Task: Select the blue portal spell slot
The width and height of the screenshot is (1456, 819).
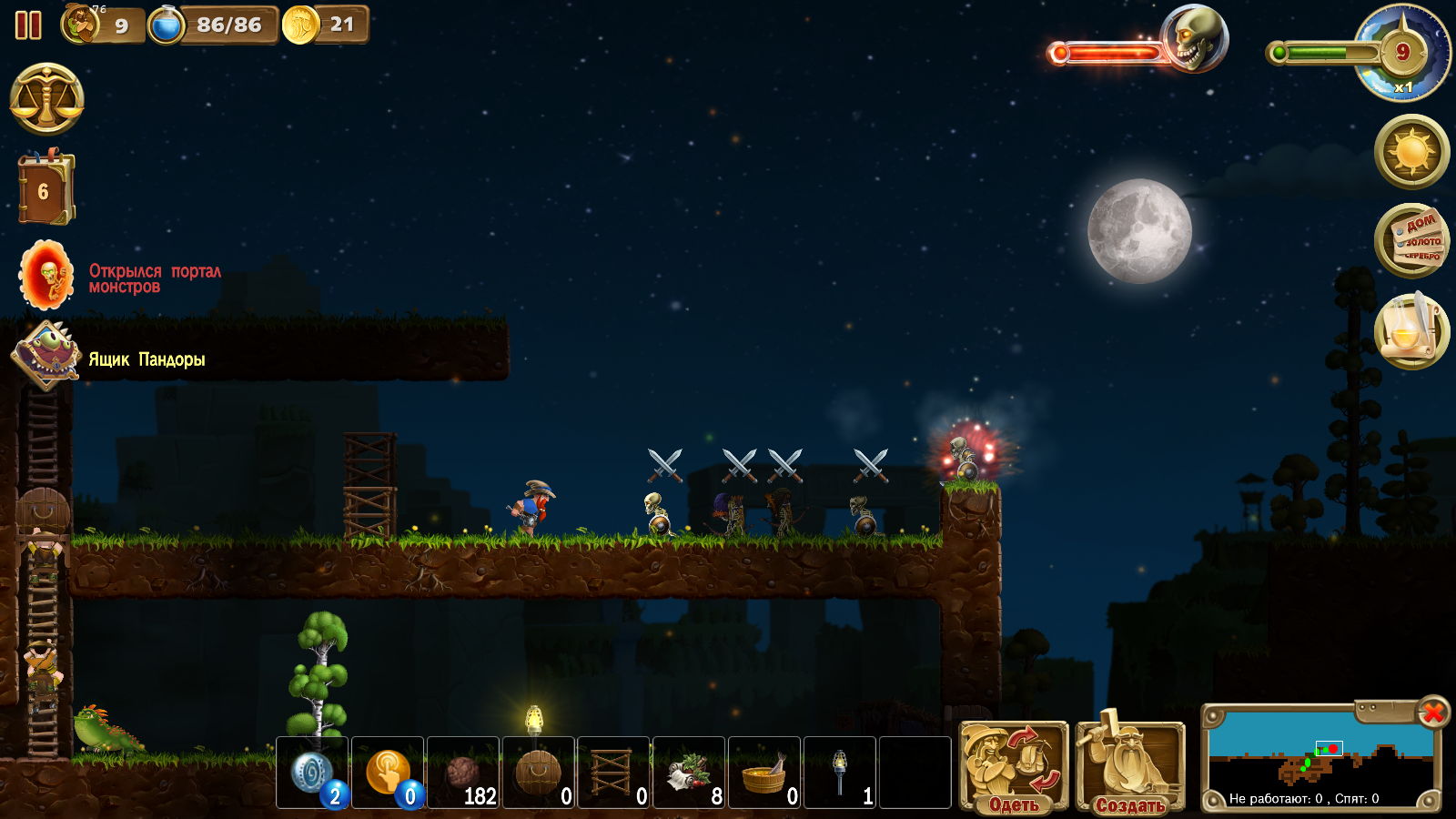Action: coord(313,773)
